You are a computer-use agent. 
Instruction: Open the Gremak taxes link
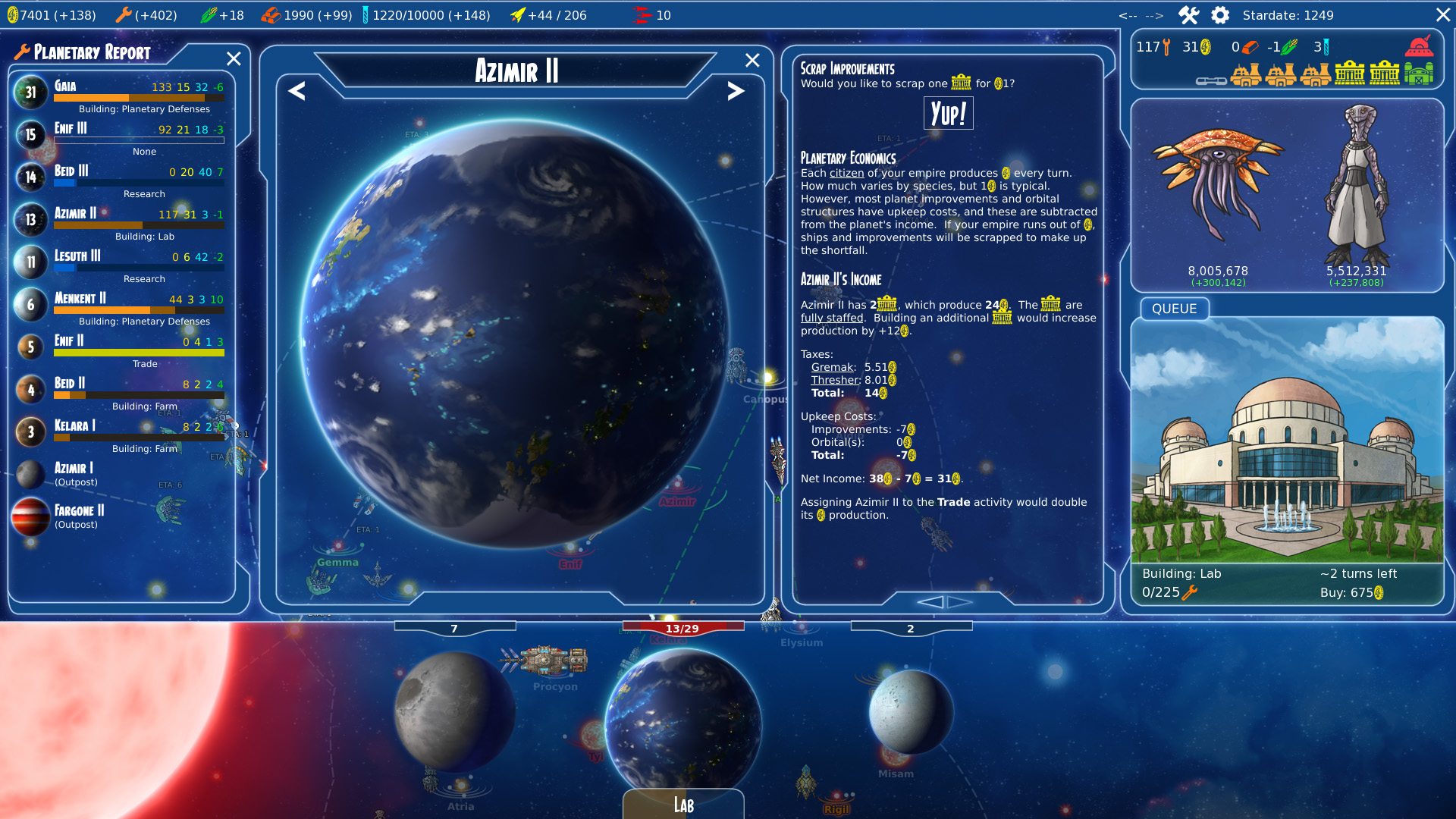tap(833, 367)
